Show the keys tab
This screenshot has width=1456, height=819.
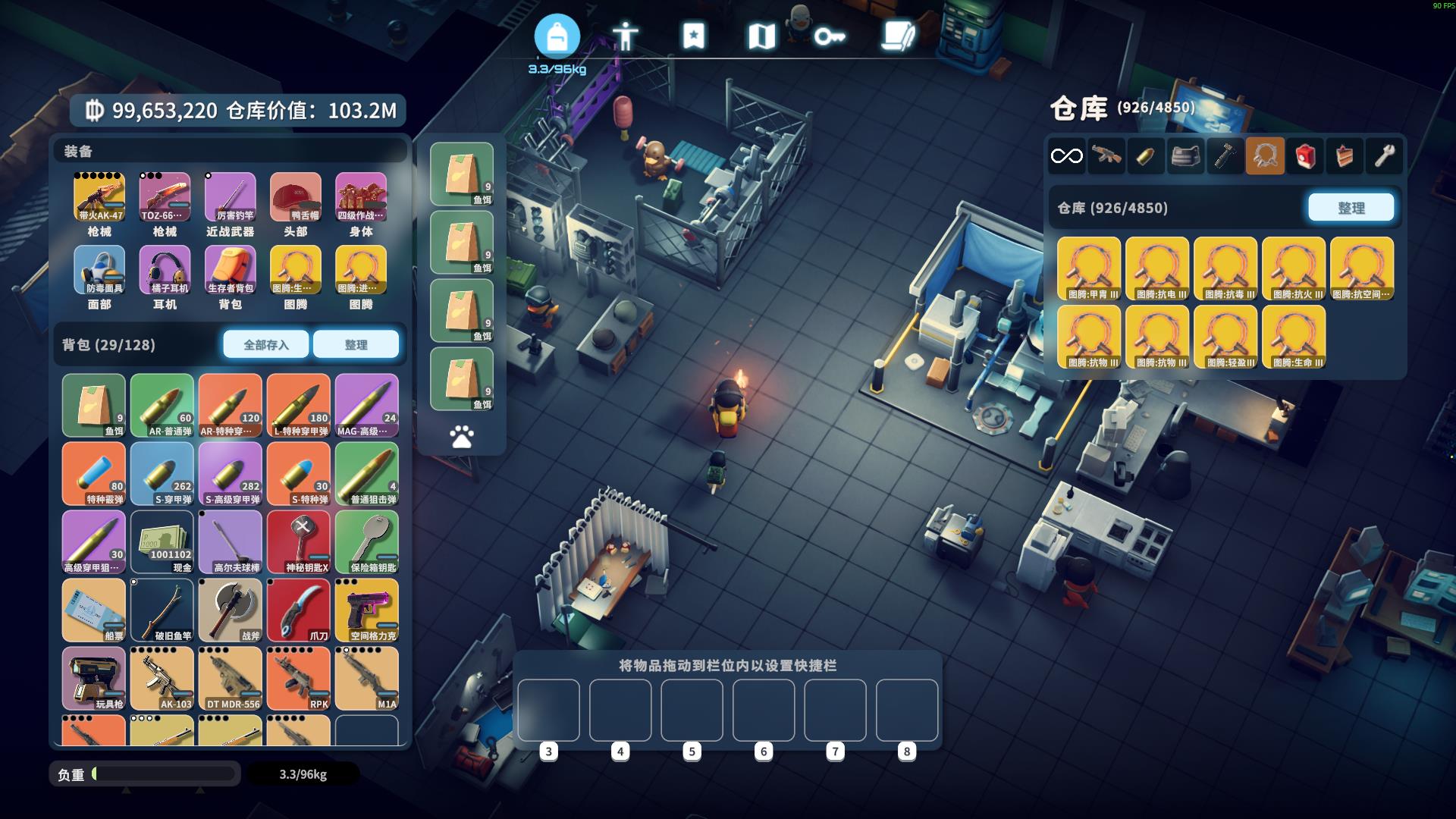coord(829,36)
